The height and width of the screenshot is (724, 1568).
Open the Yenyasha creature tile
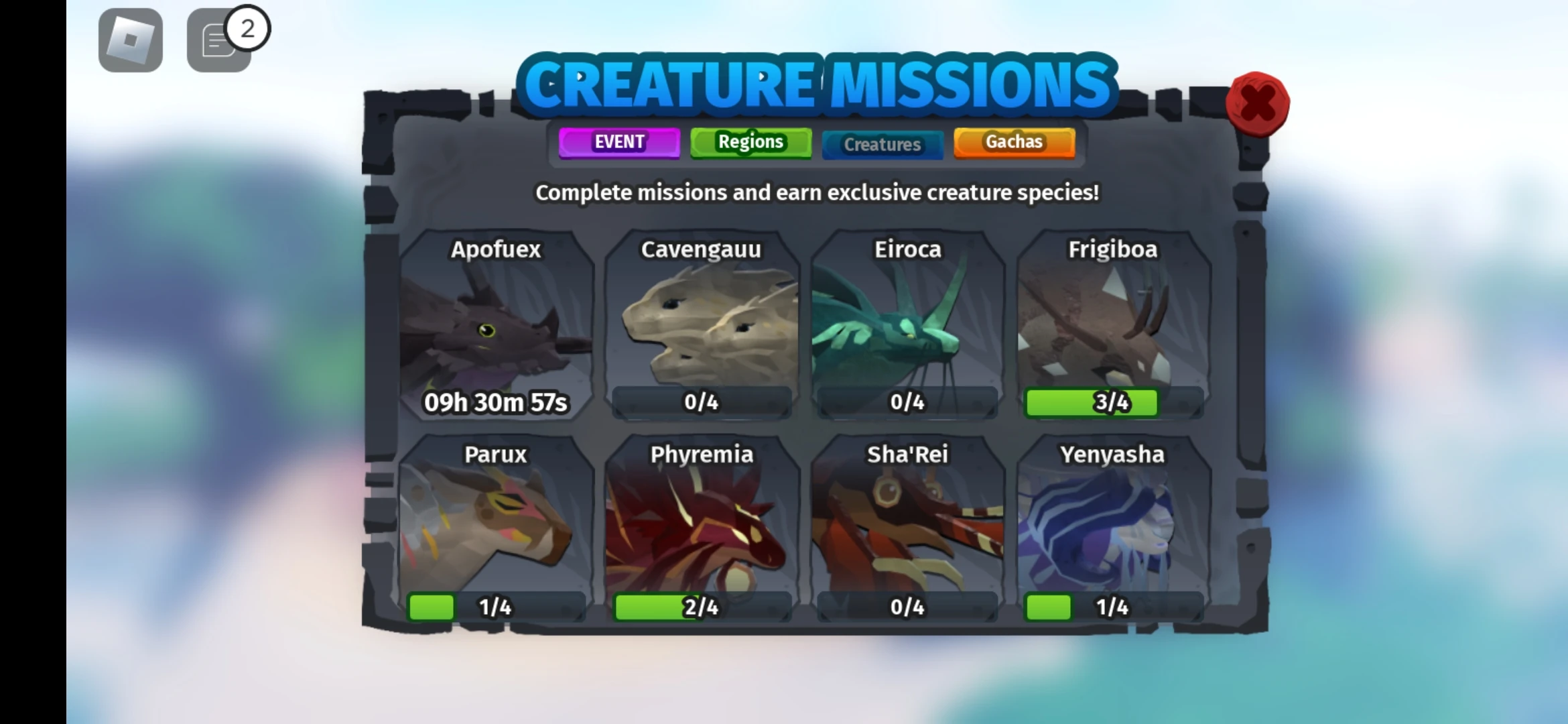click(x=1112, y=530)
